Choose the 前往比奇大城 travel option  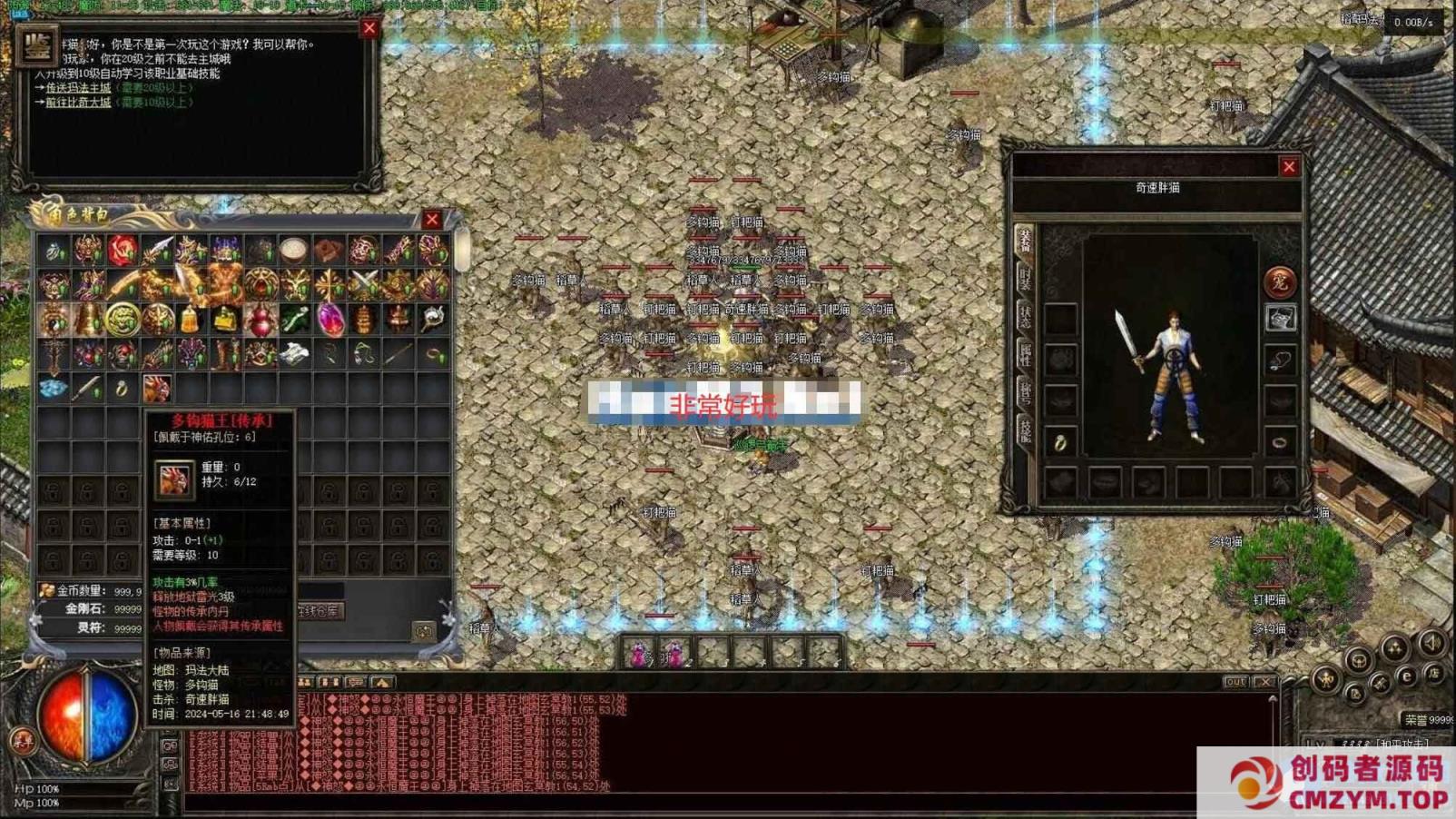[78, 103]
